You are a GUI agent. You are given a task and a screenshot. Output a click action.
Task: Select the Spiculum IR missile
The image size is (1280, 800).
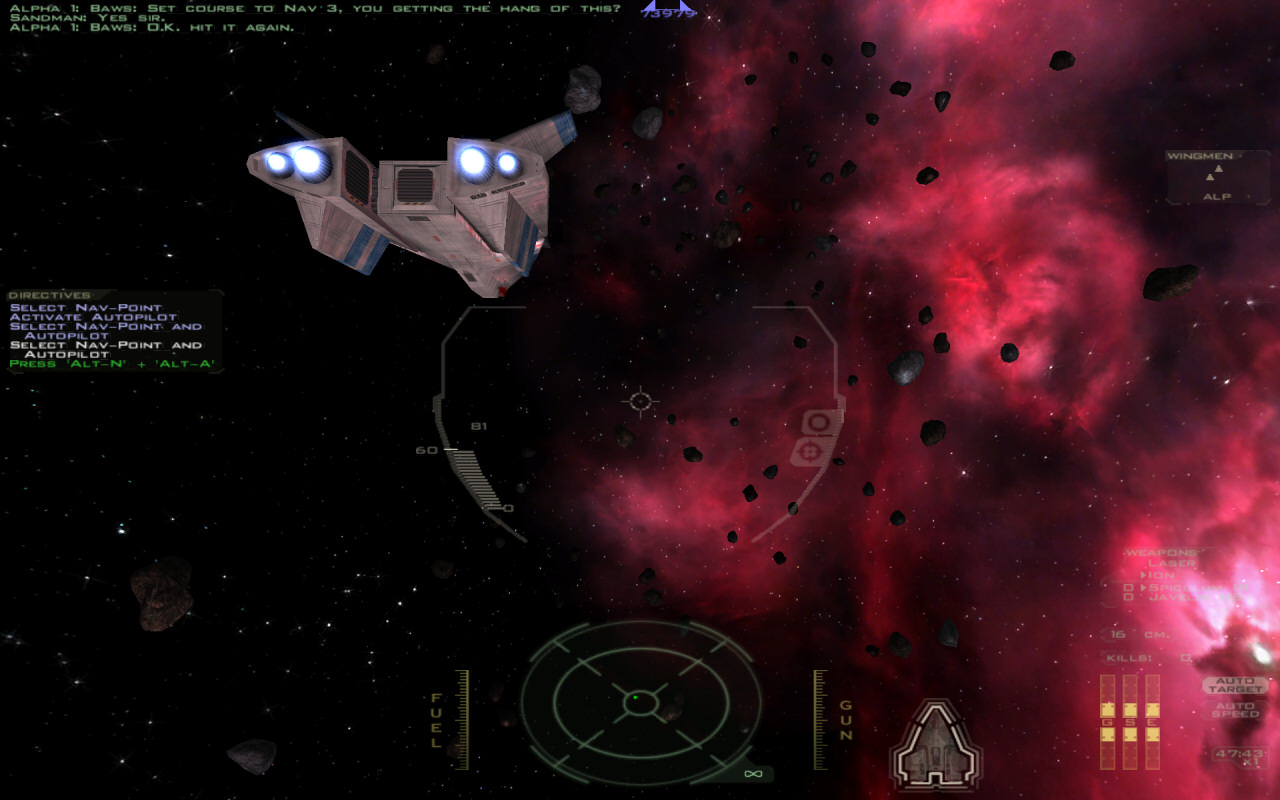pos(1190,587)
